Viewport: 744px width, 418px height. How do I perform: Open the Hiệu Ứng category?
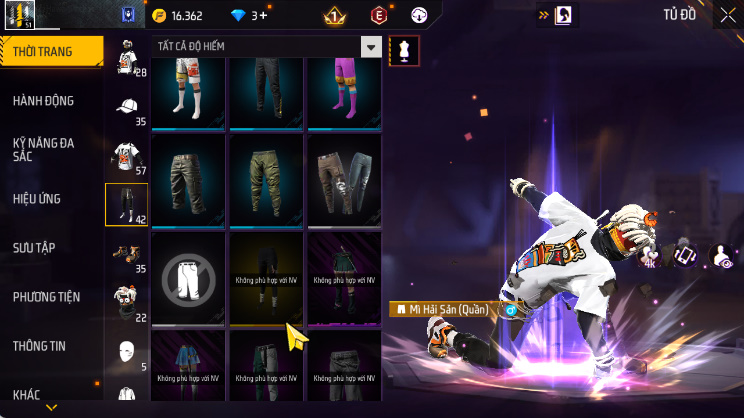coord(39,198)
